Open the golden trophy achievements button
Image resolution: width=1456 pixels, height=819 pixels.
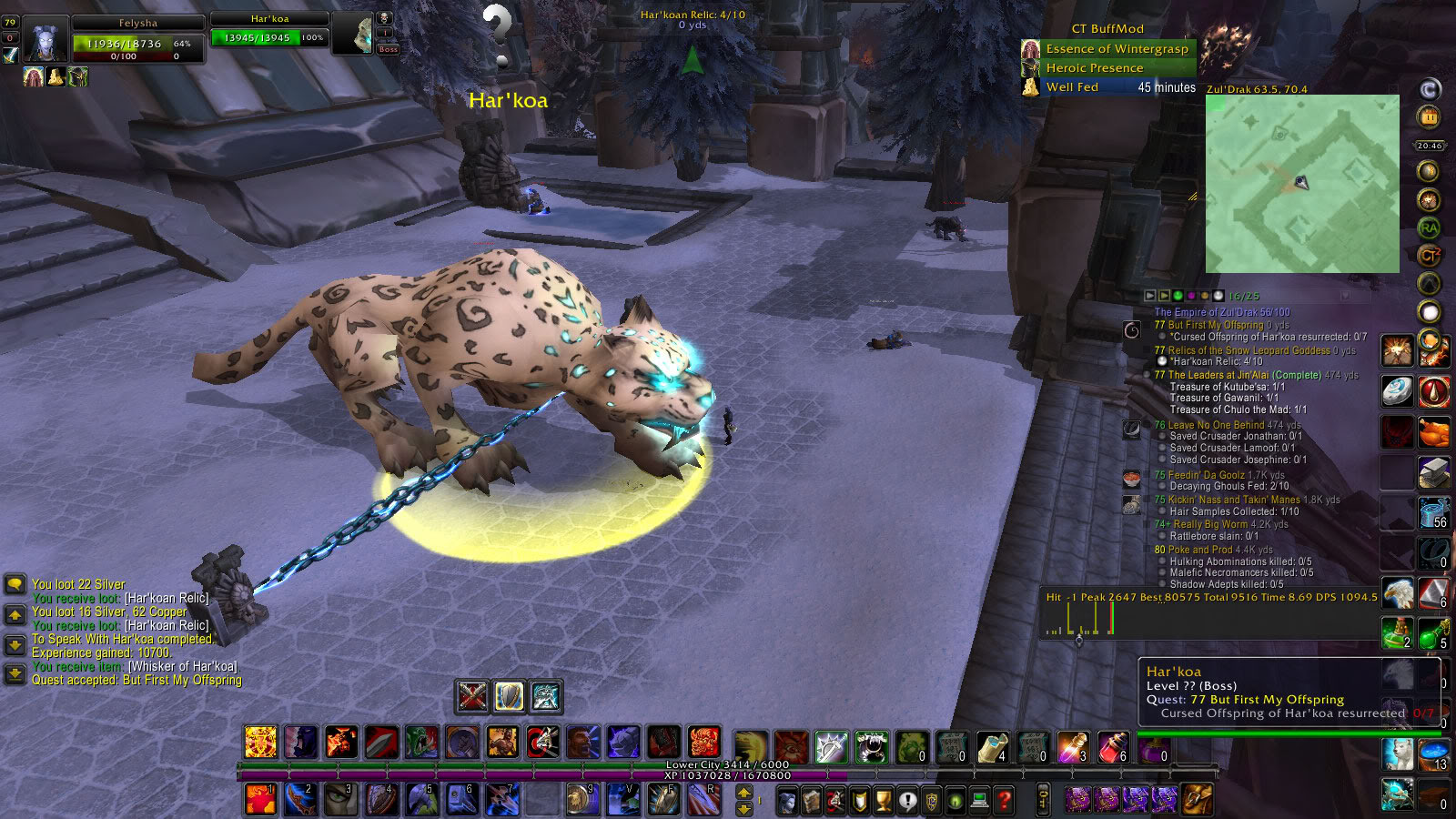coord(883,801)
